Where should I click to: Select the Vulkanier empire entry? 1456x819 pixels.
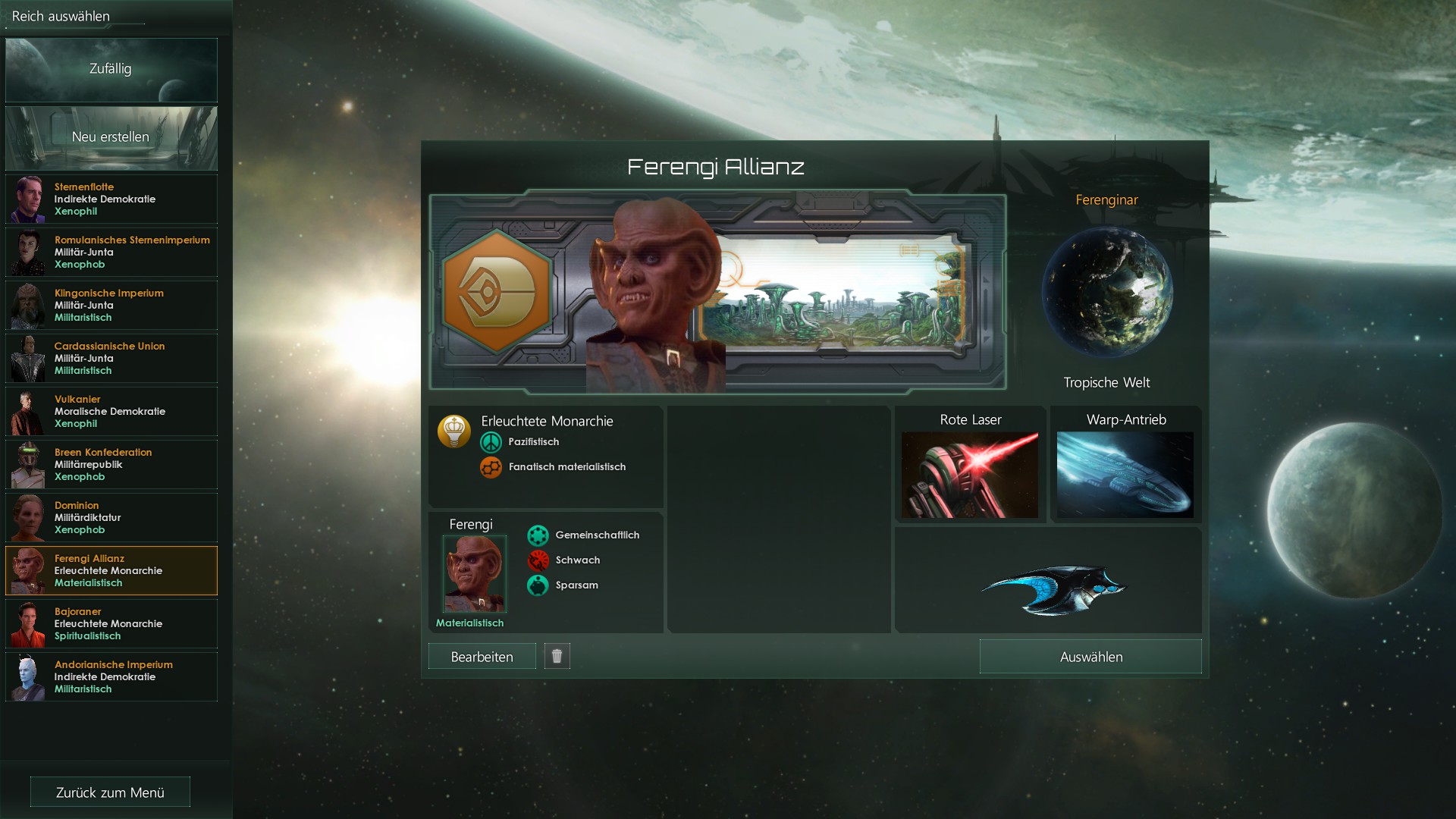click(x=111, y=411)
